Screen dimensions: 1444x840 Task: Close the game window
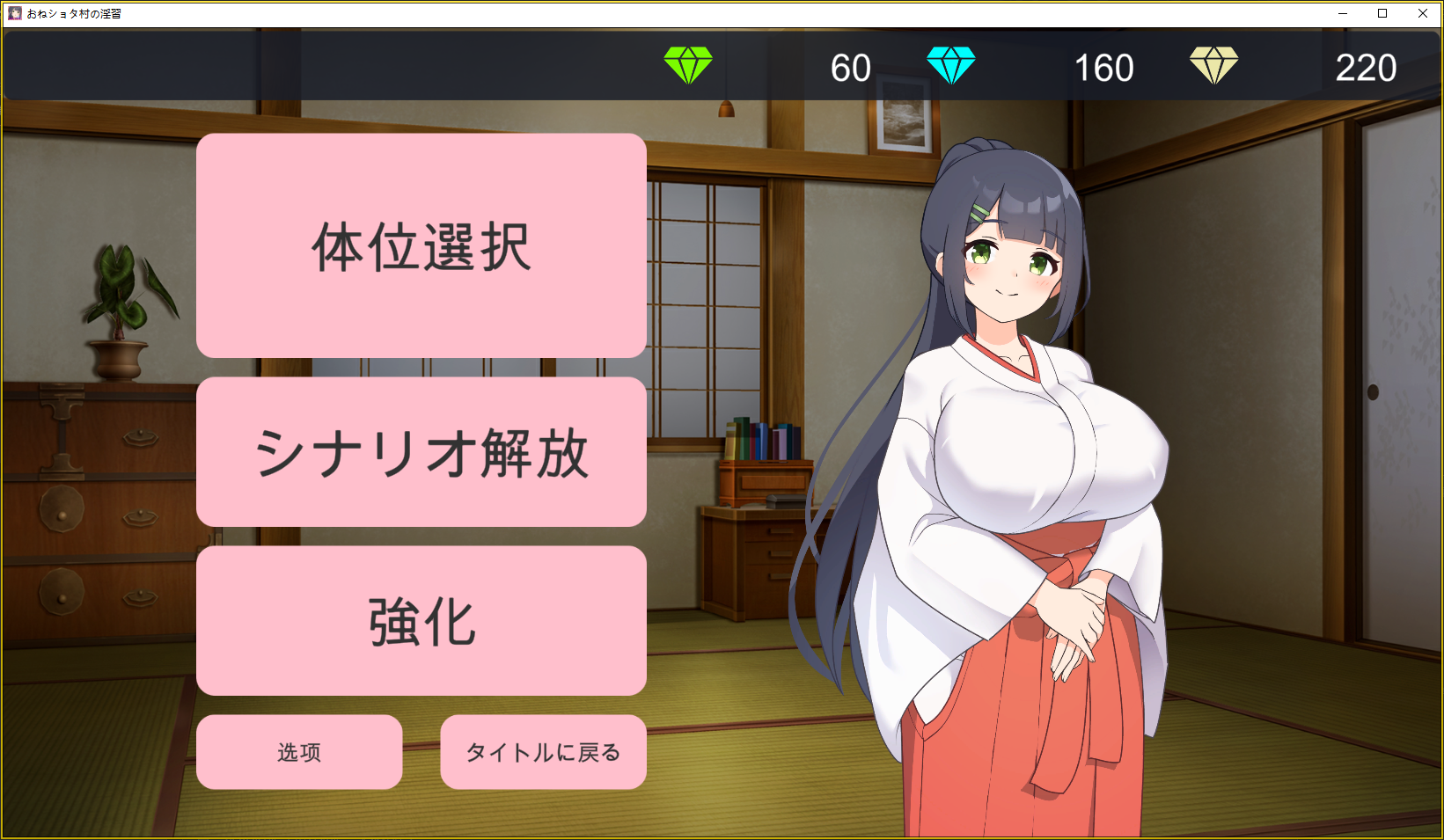coord(1422,13)
